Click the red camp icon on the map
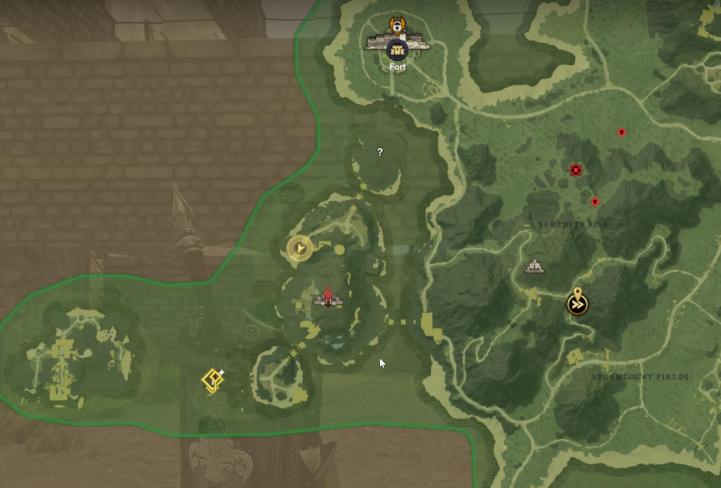 (327, 297)
